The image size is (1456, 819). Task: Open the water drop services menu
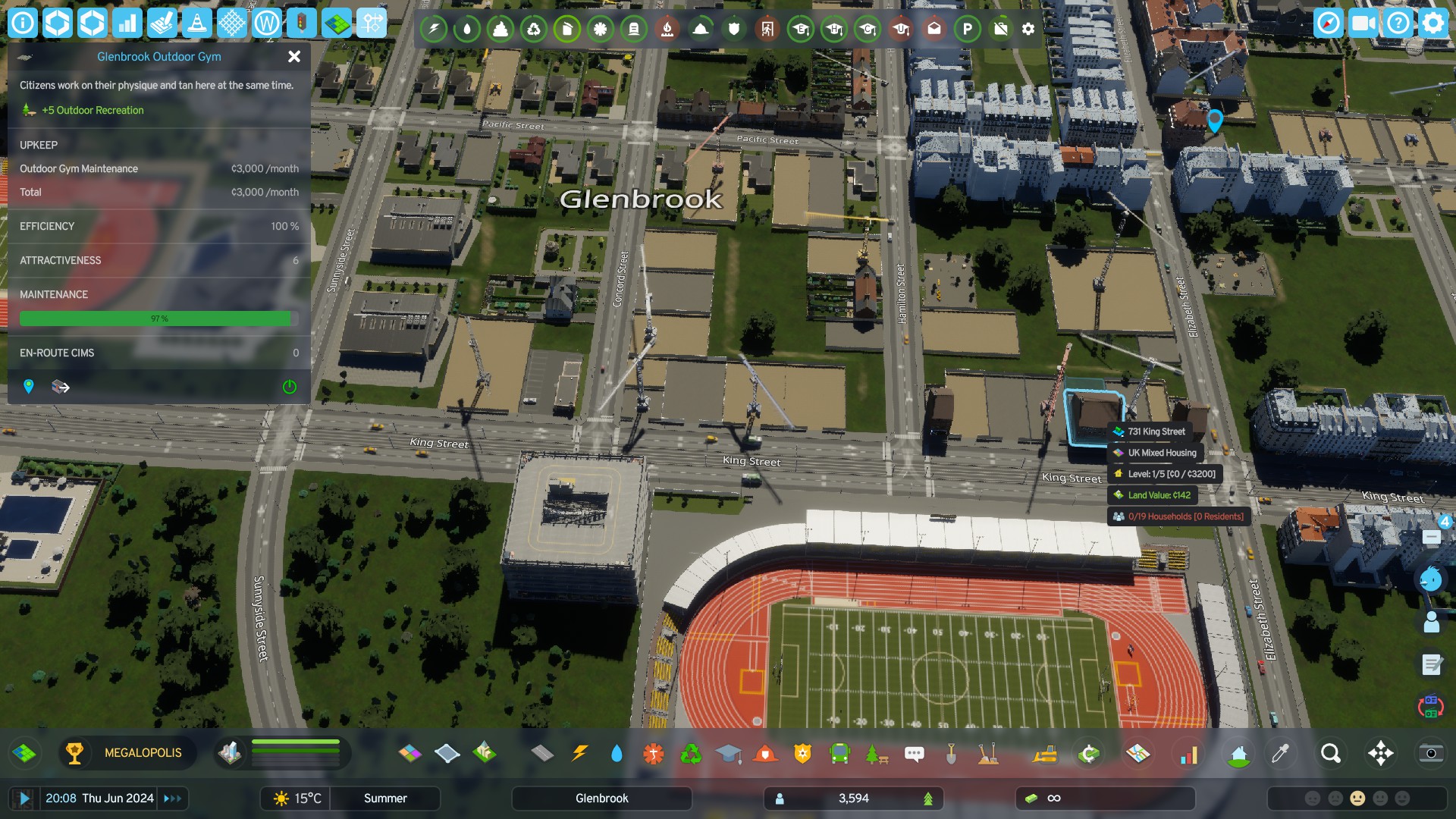click(617, 753)
